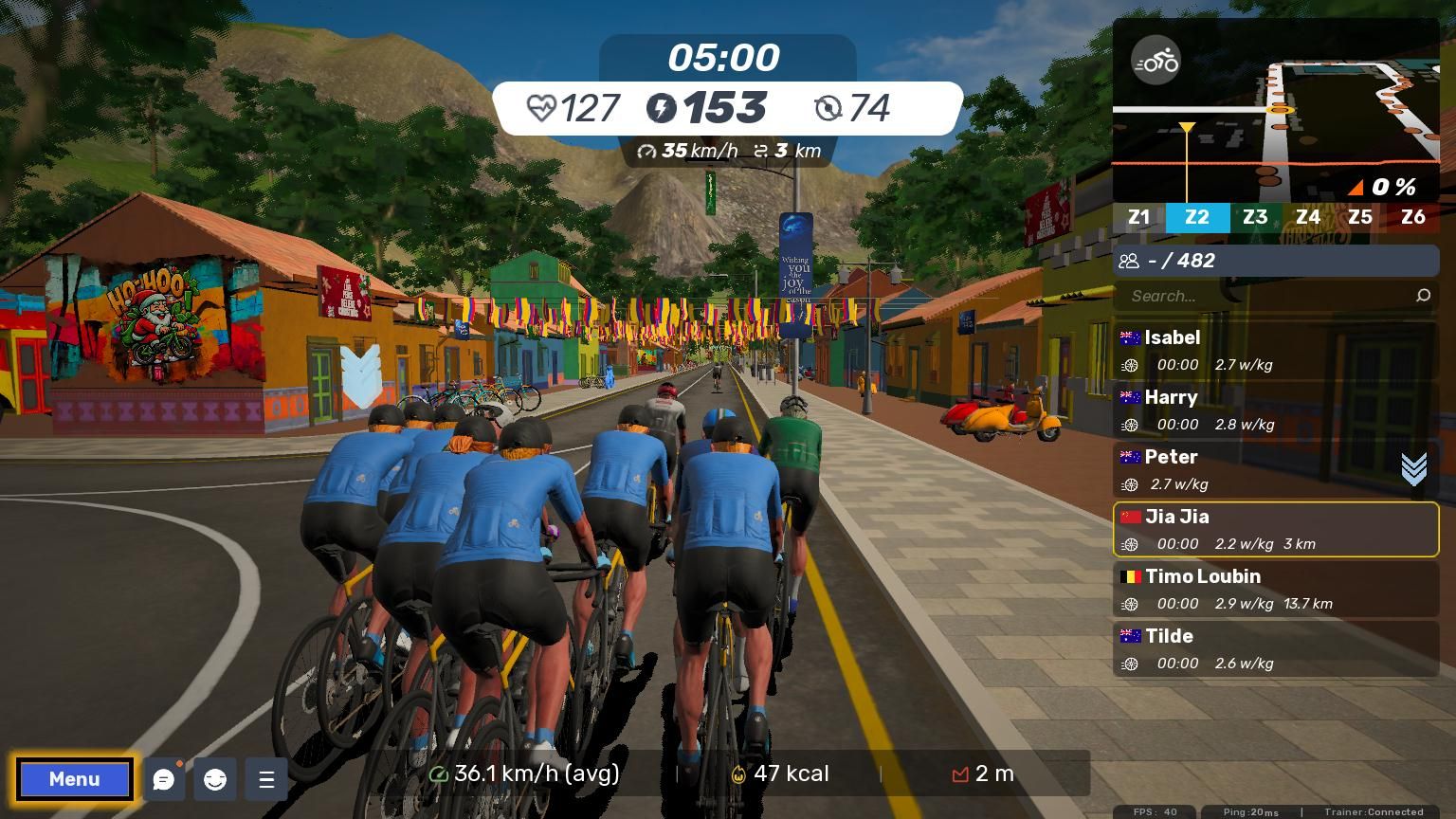Click the blue double-chevron list arrow
Image resolution: width=1456 pixels, height=819 pixels.
[x=1413, y=468]
